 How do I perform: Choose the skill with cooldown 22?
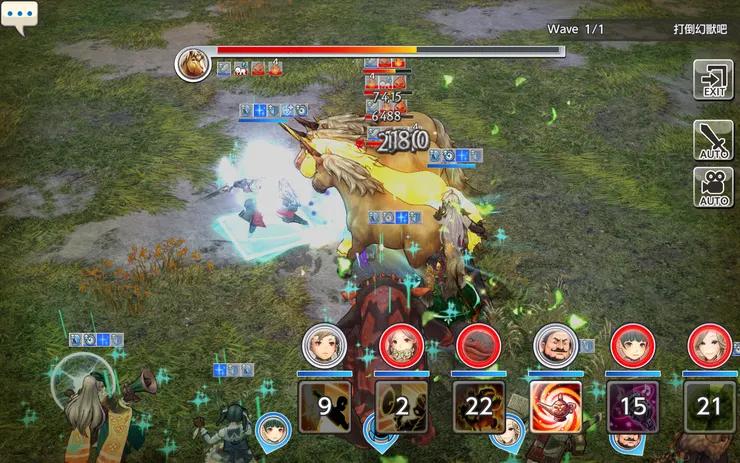coord(479,407)
